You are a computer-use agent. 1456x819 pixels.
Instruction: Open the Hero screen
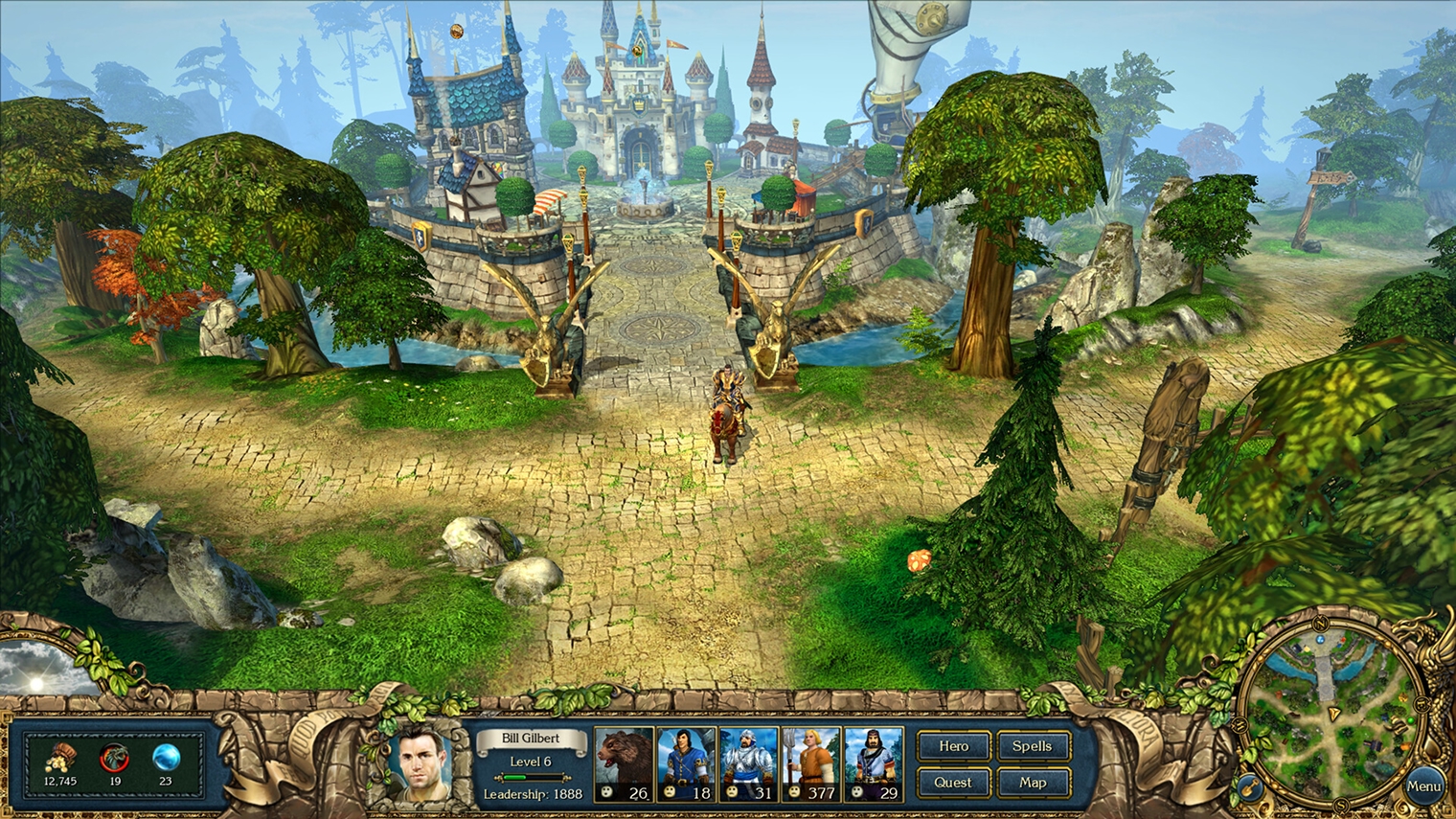coord(952,745)
